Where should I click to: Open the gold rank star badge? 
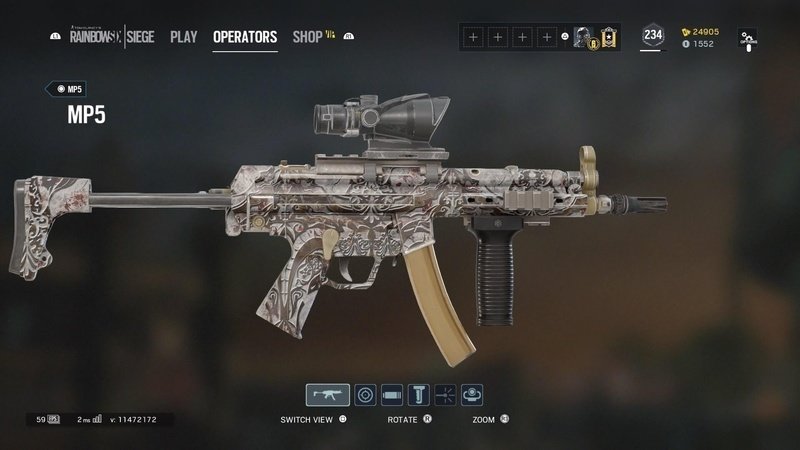click(x=606, y=38)
